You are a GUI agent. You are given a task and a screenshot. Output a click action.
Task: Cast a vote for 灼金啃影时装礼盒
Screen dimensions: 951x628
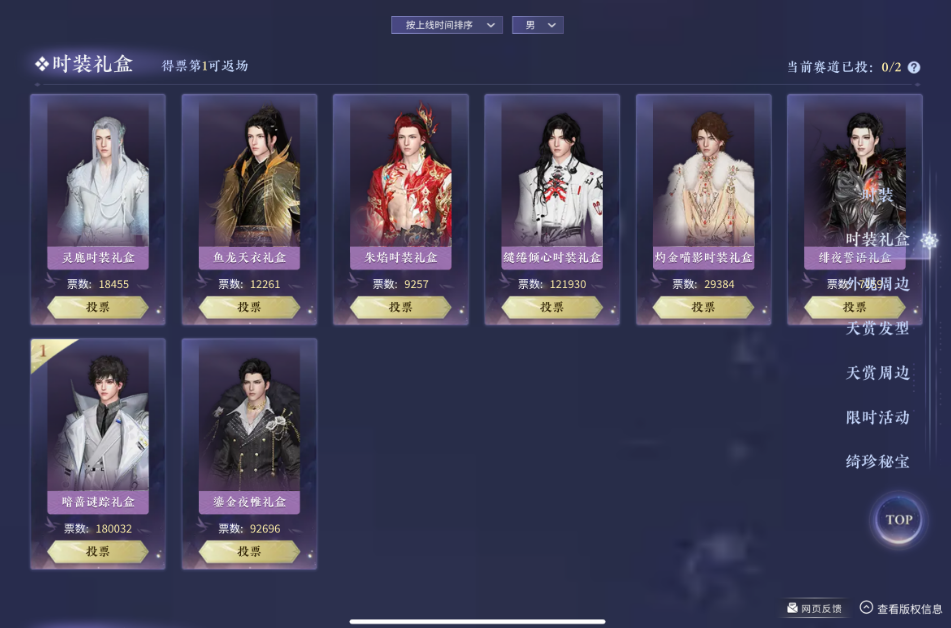coord(703,307)
